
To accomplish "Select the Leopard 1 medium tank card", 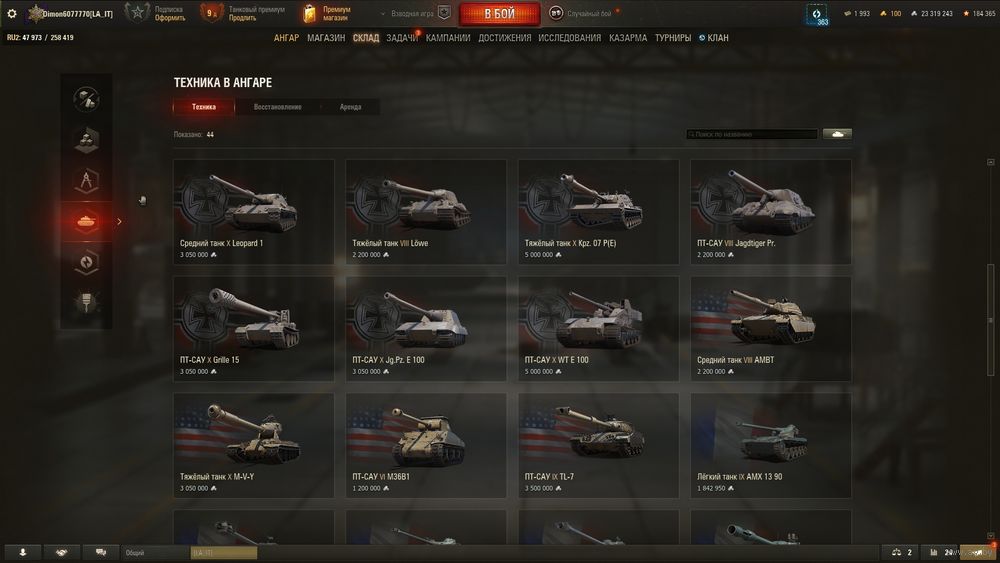I will pos(254,212).
